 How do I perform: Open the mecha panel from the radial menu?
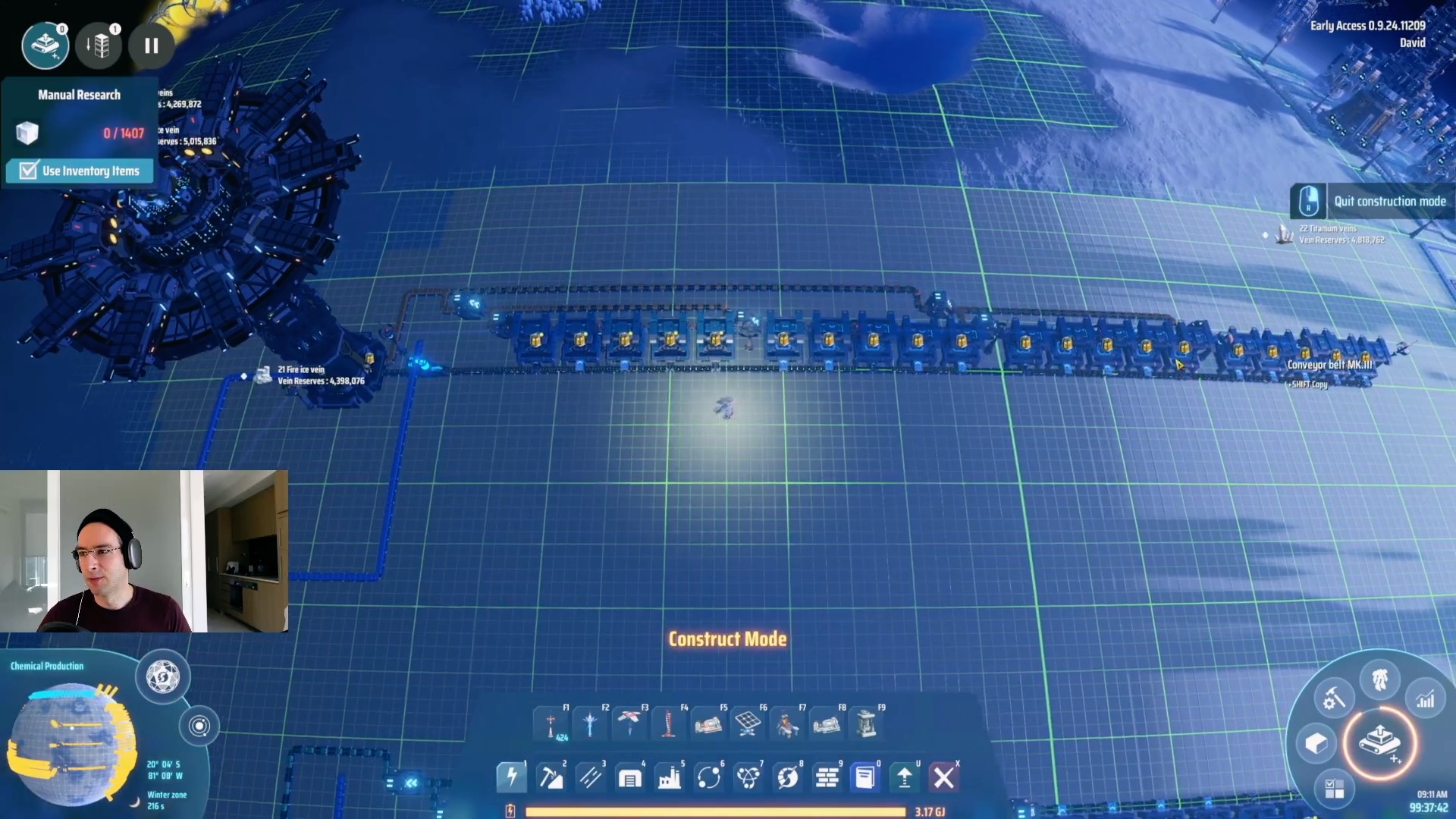(1379, 679)
